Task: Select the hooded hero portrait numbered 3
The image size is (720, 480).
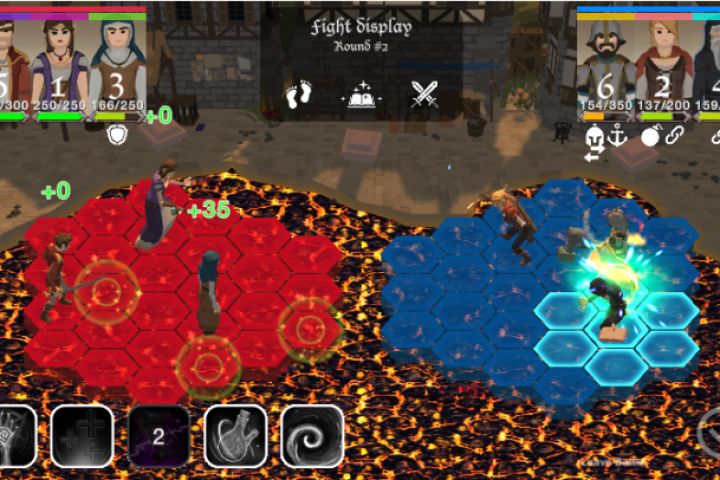Action: [118, 62]
